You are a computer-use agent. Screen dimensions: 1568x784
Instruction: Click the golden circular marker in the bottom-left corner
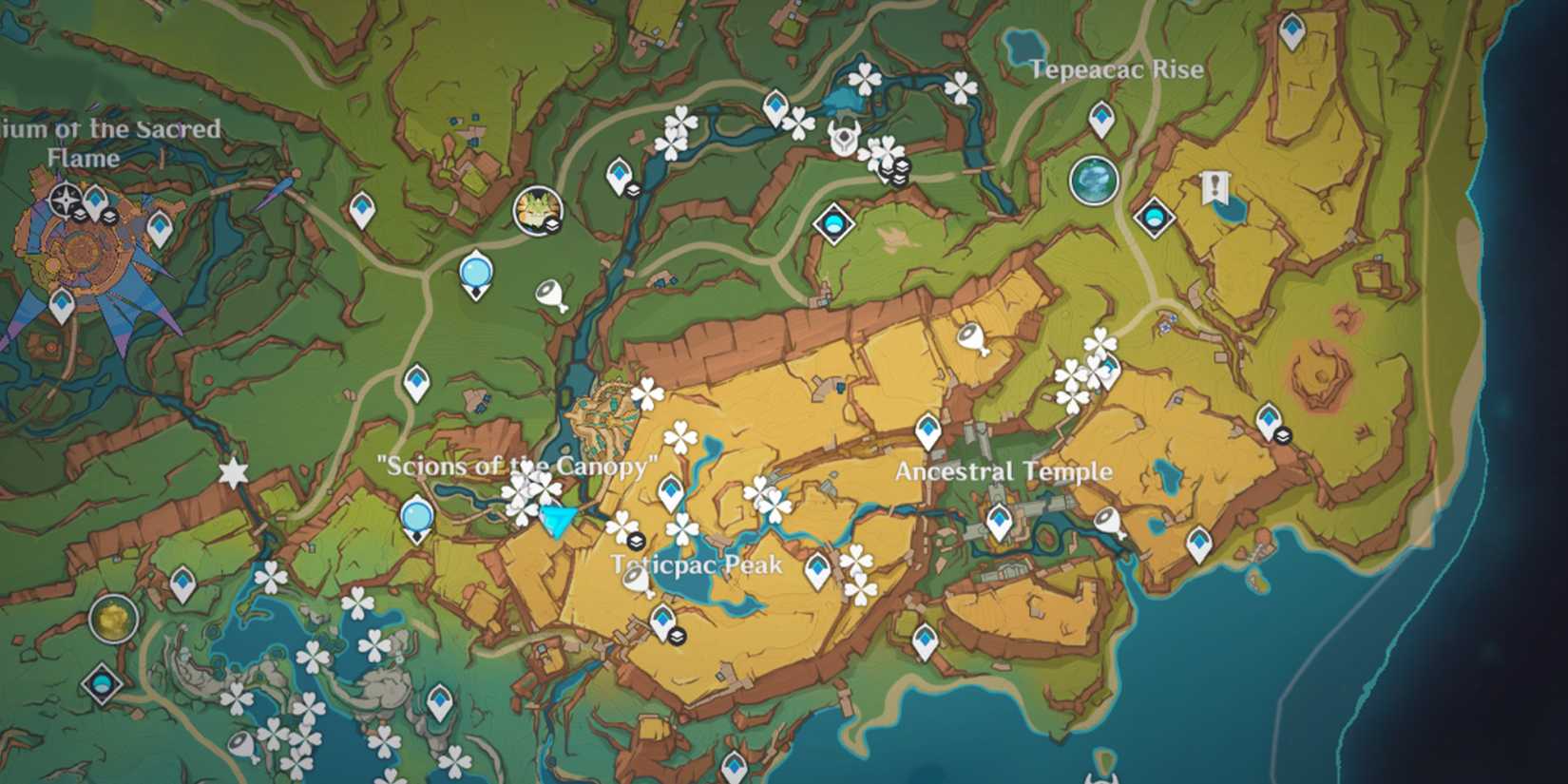[x=111, y=621]
